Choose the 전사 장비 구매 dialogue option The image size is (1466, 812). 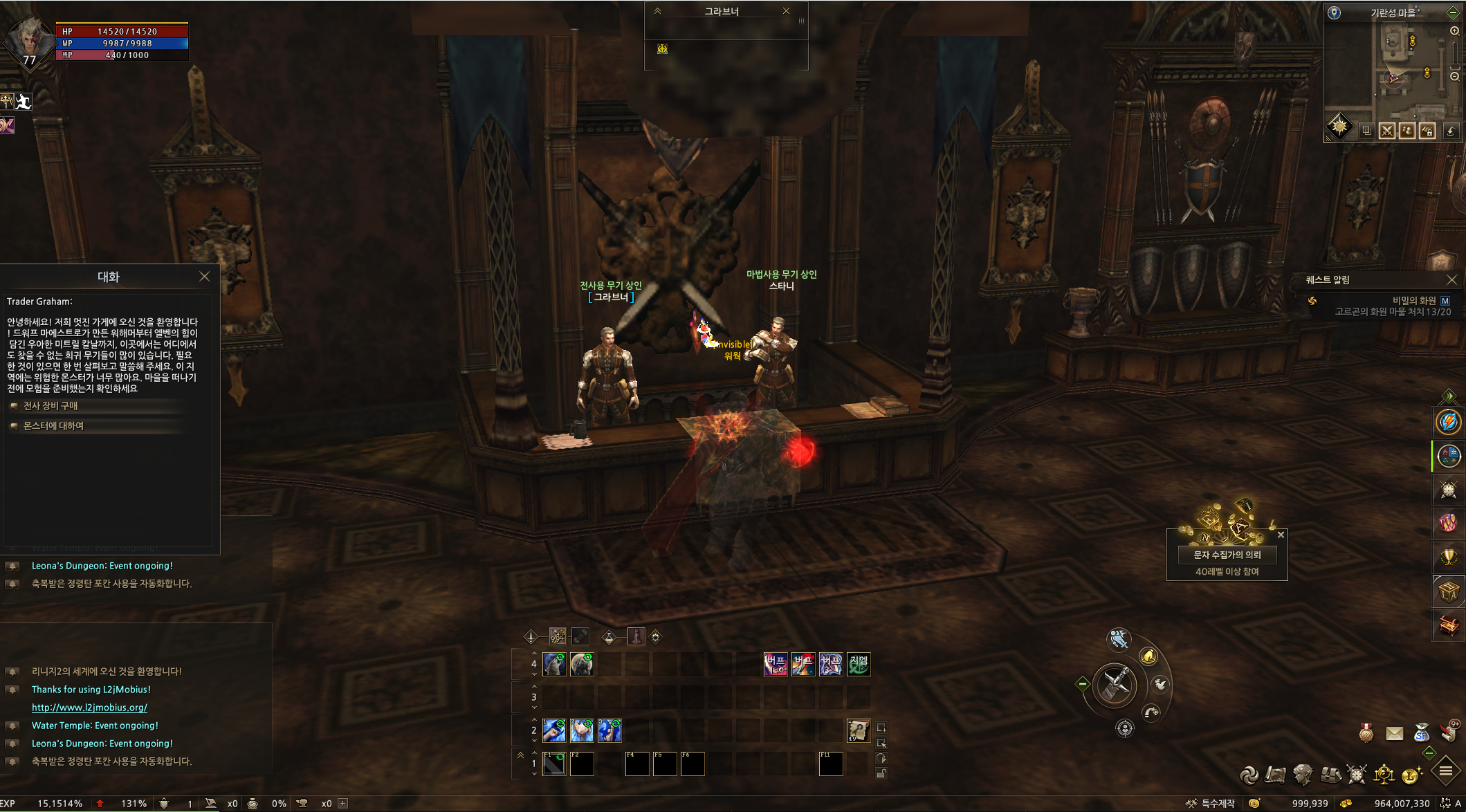(x=51, y=406)
